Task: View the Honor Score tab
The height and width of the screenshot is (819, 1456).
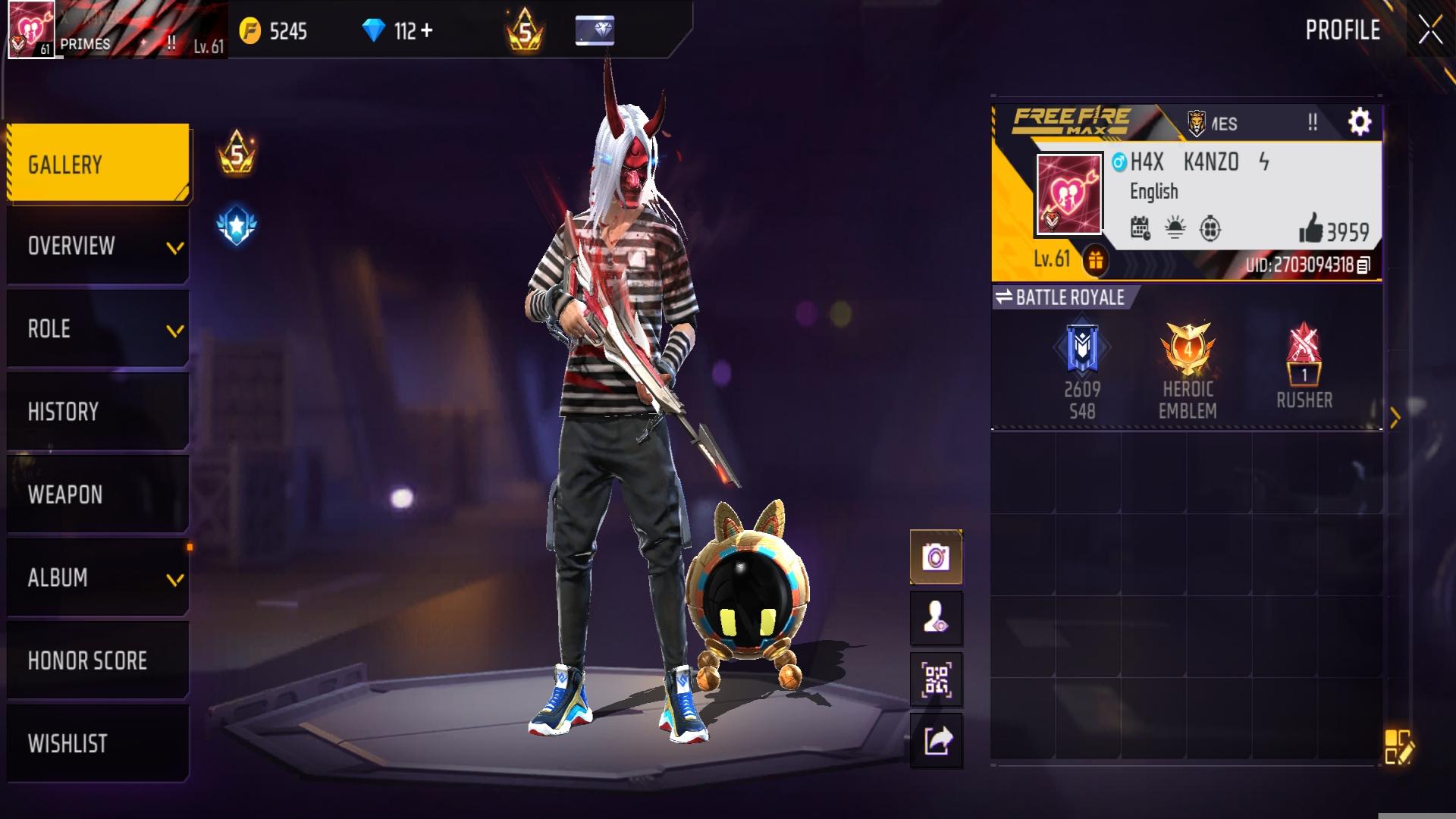Action: tap(98, 661)
